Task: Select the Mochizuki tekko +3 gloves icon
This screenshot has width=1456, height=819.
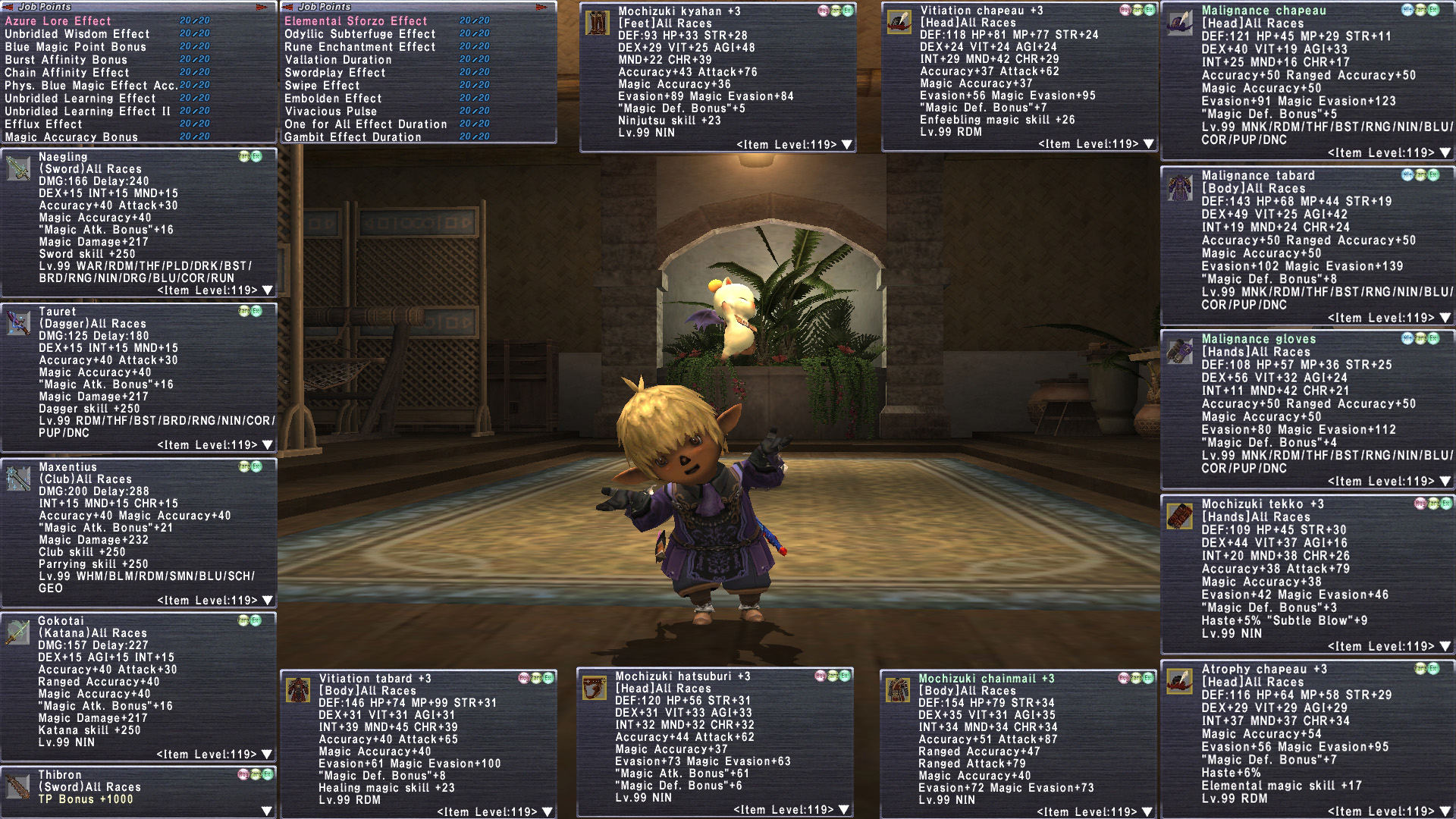Action: point(1180,516)
